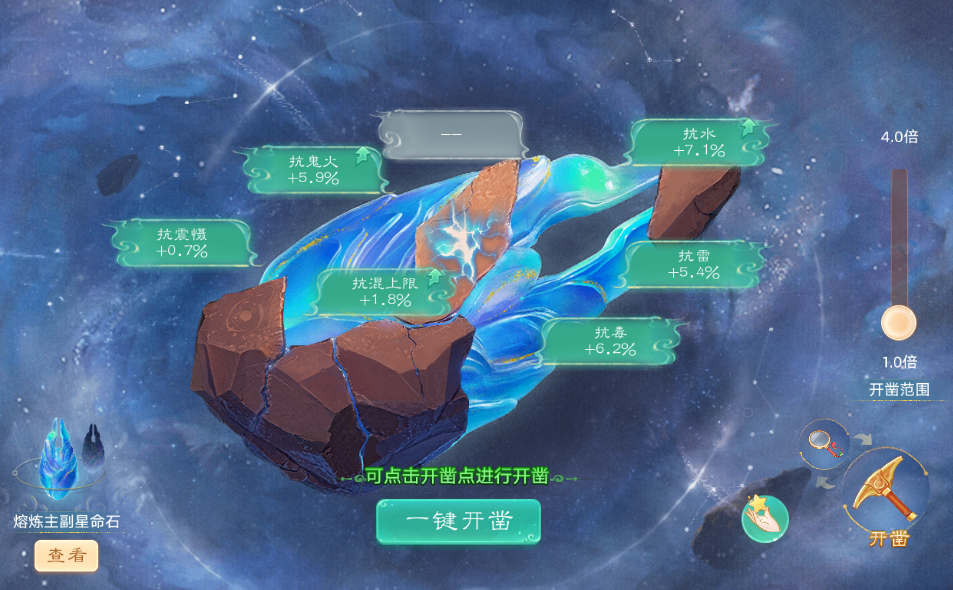Select the golden pickaxe 开凿 tool
The width and height of the screenshot is (953, 590).
pyautogui.click(x=885, y=490)
